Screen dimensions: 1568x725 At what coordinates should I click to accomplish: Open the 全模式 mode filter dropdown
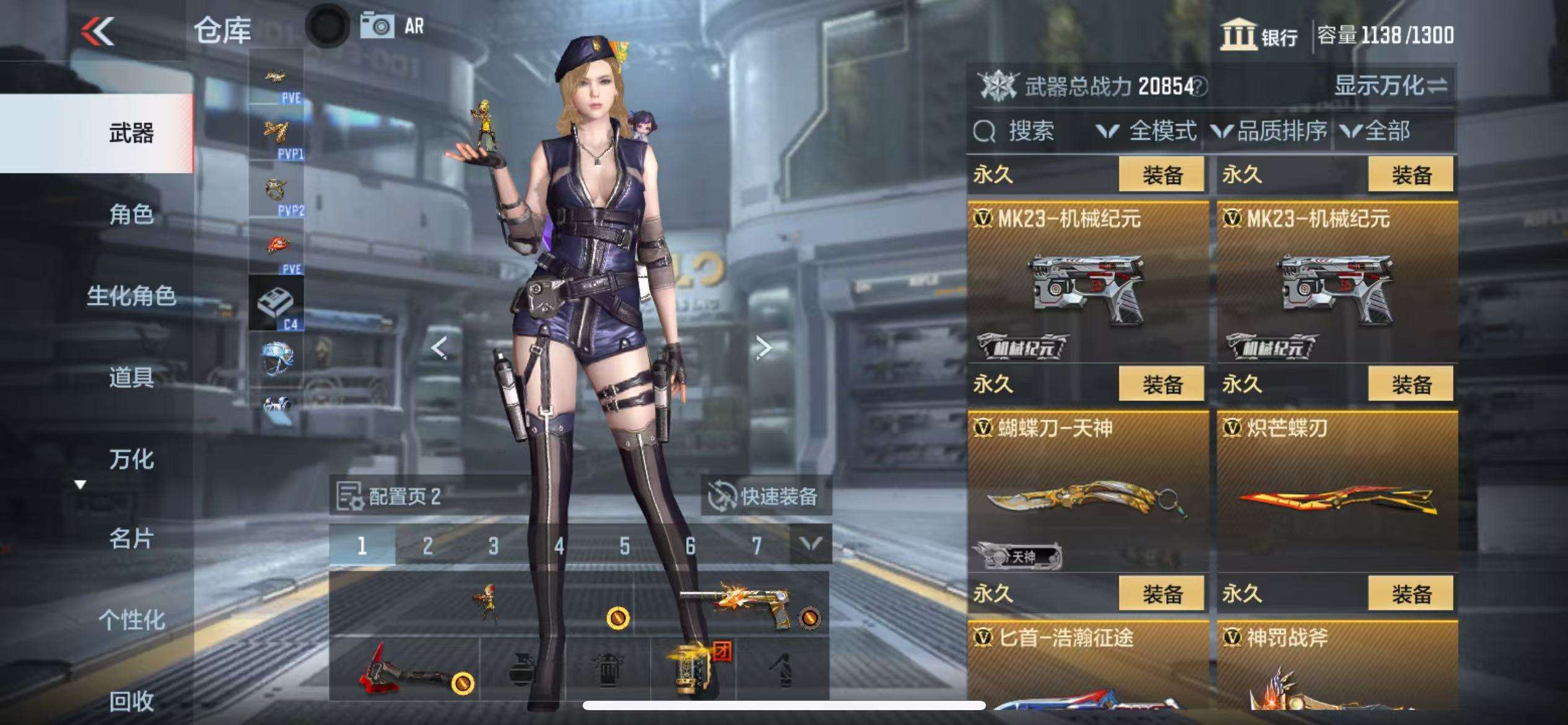pos(1147,131)
